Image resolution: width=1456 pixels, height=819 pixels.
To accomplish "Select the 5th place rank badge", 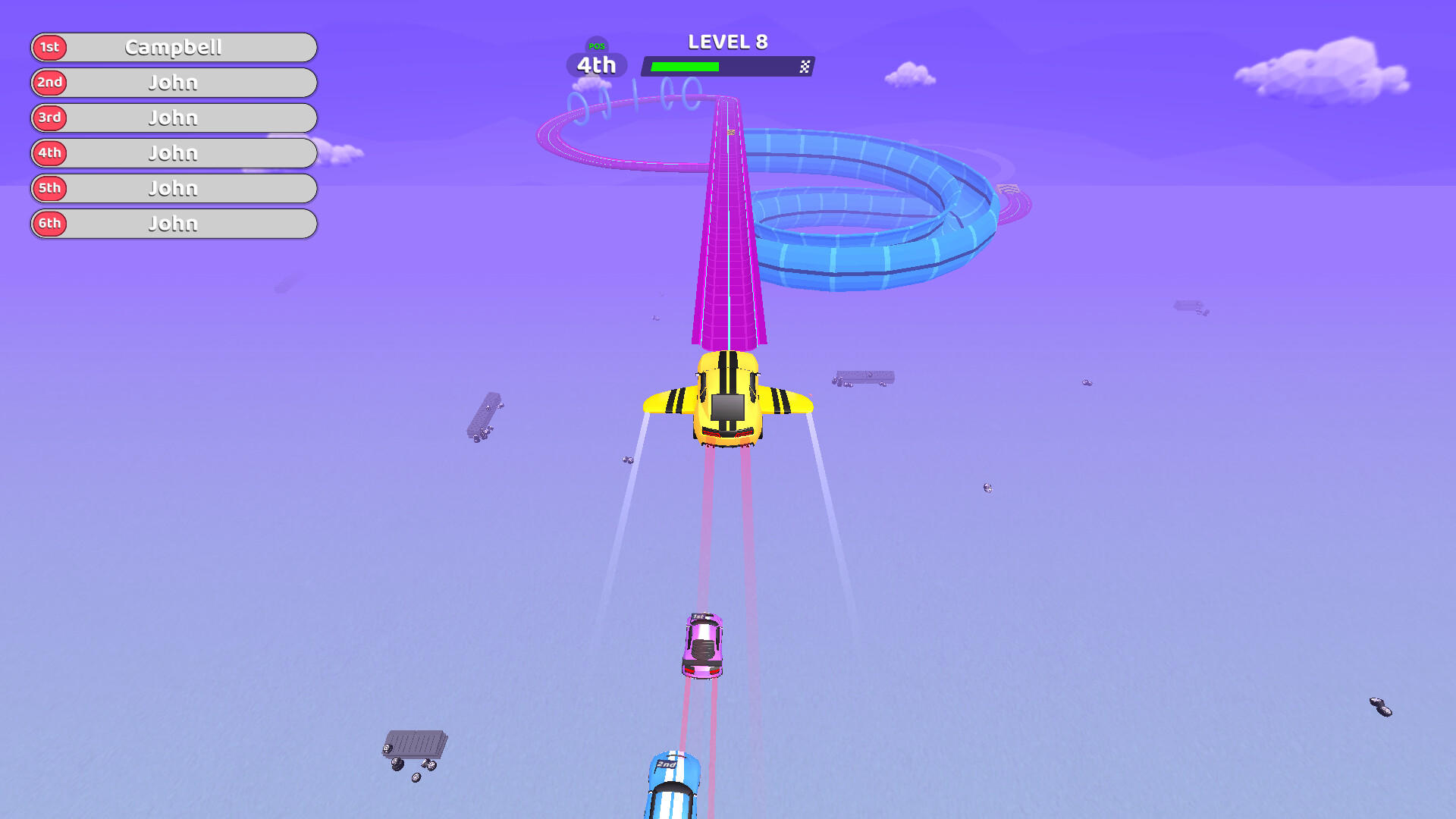I will [x=49, y=188].
